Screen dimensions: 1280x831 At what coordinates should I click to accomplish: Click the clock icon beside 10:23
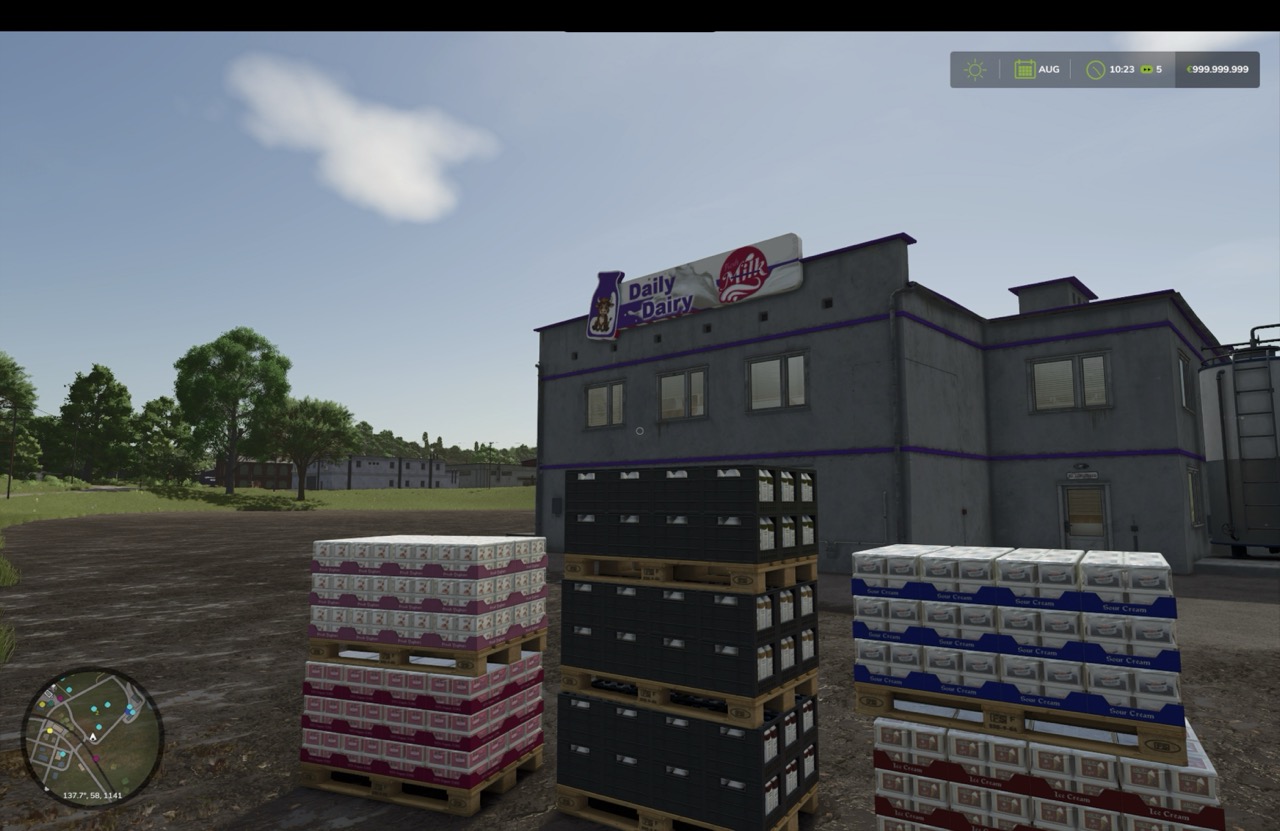[x=1094, y=69]
